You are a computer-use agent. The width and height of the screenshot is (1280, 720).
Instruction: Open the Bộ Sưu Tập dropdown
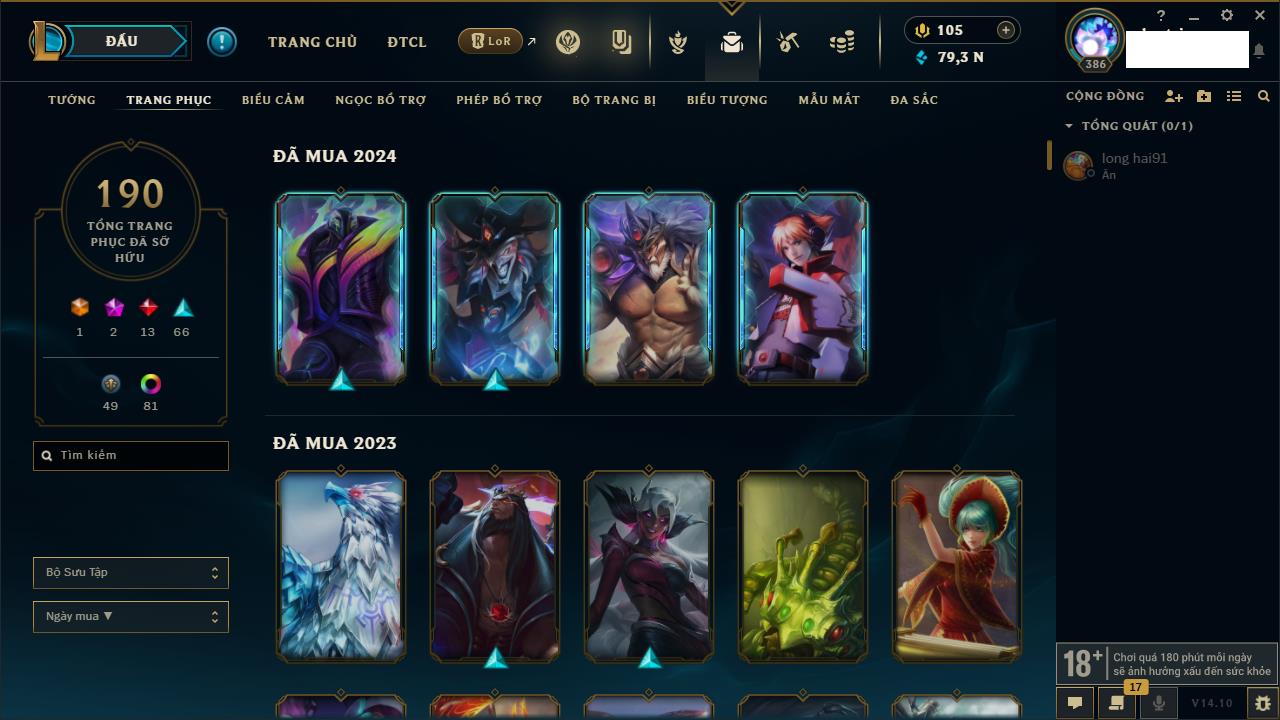click(131, 573)
